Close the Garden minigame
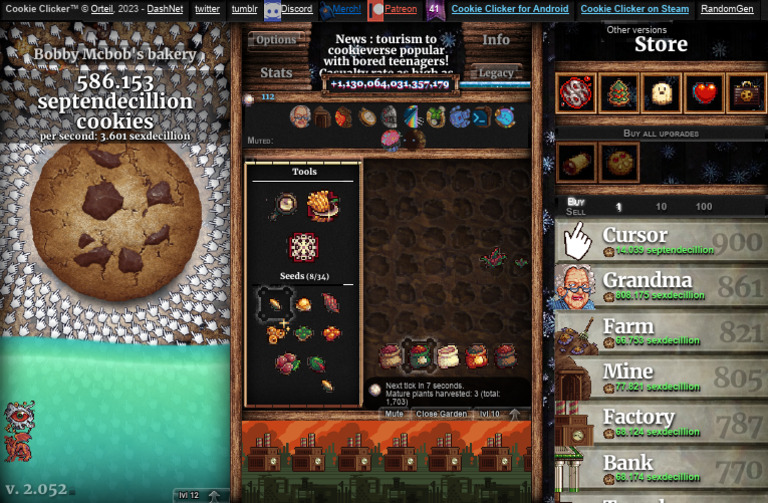Viewport: 768px width, 503px height. coord(441,413)
